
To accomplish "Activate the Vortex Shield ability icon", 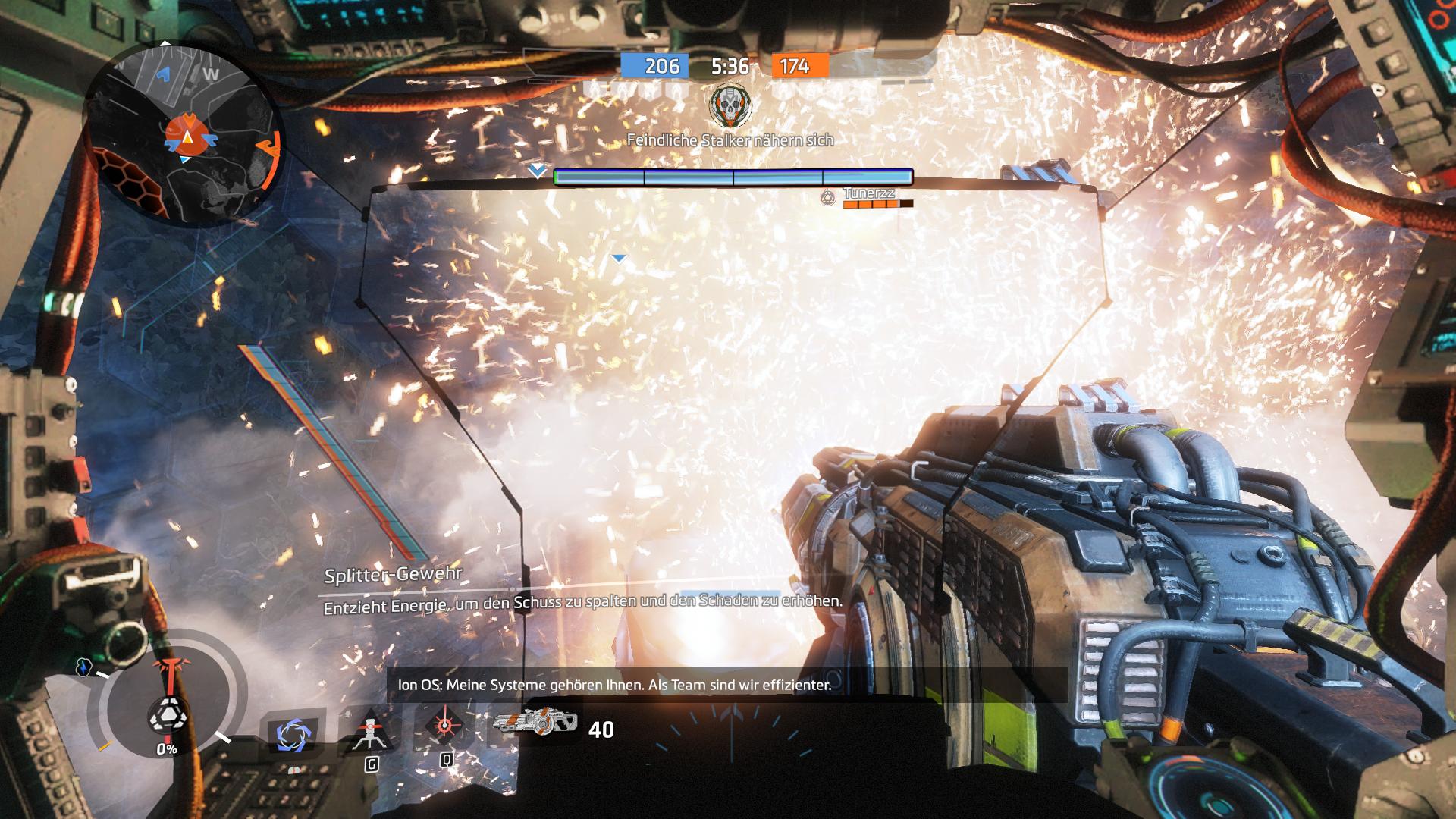I will (x=293, y=735).
